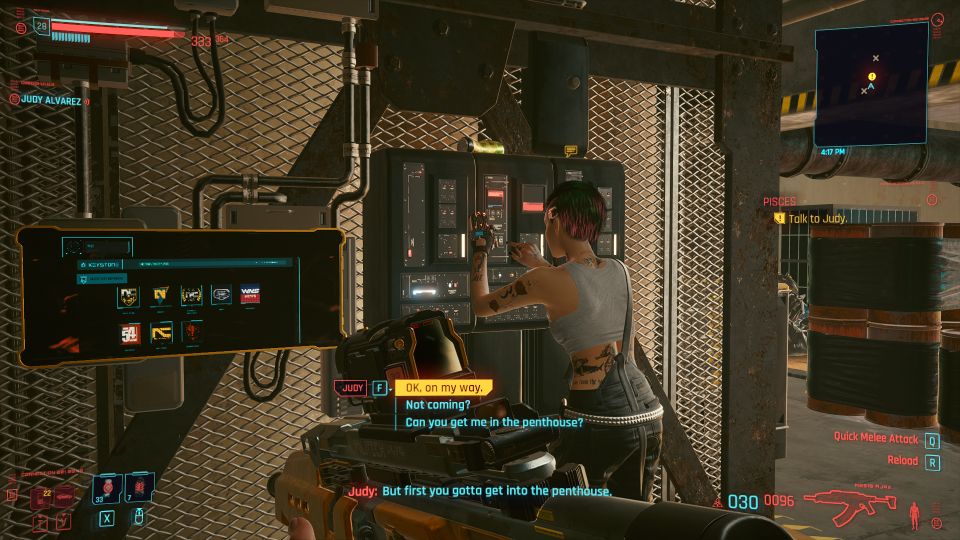Ask "Can you get me in the penthouse?"
This screenshot has height=540, width=960.
[x=494, y=422]
